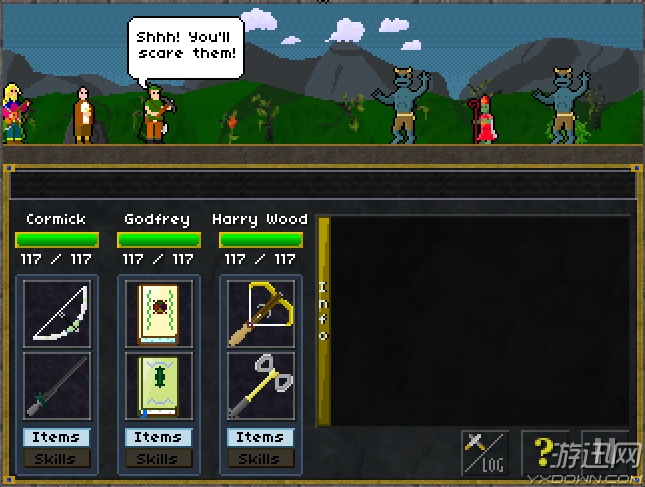The image size is (645, 487).
Task: Switch to Cormick's Skills tab
Action: 56,458
